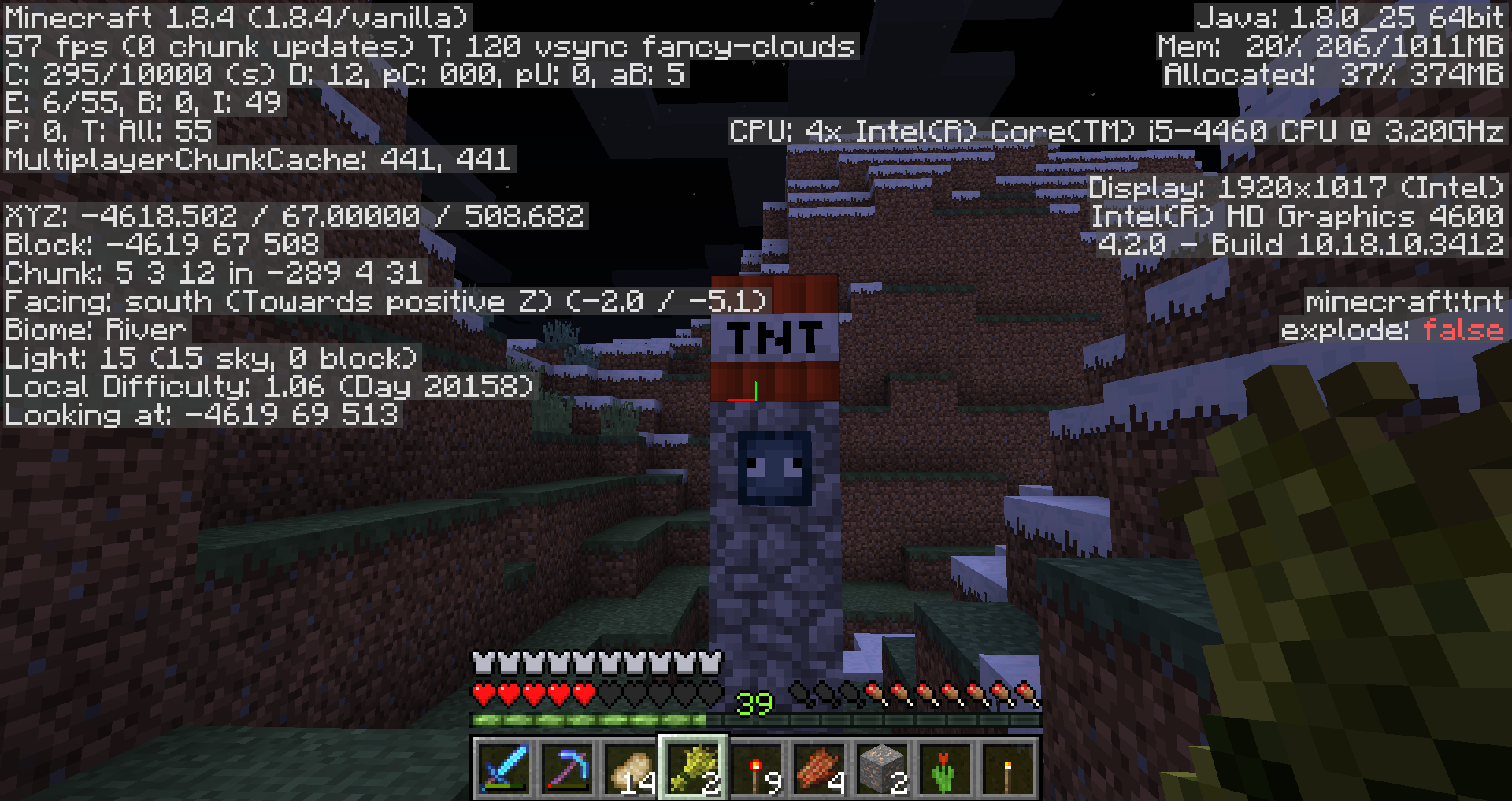
Task: Choose the iron ore blocks slot
Action: [882, 768]
